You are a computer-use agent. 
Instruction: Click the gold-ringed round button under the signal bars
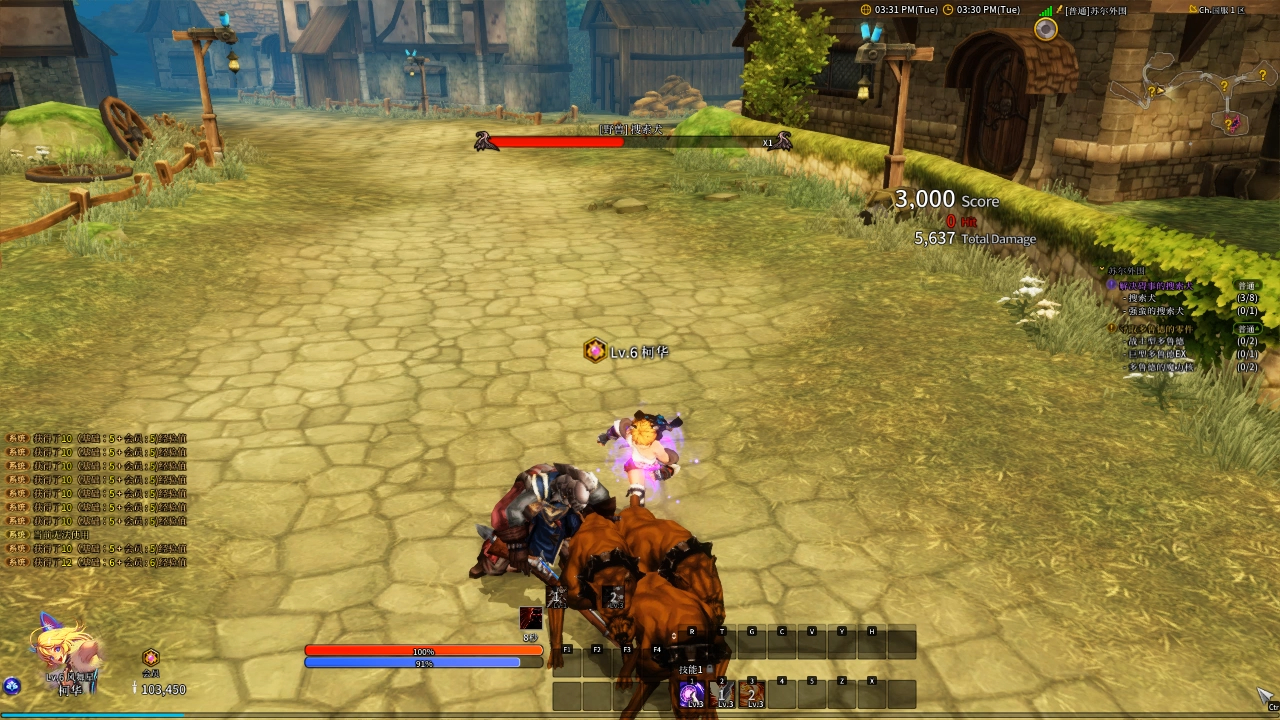pyautogui.click(x=1046, y=29)
